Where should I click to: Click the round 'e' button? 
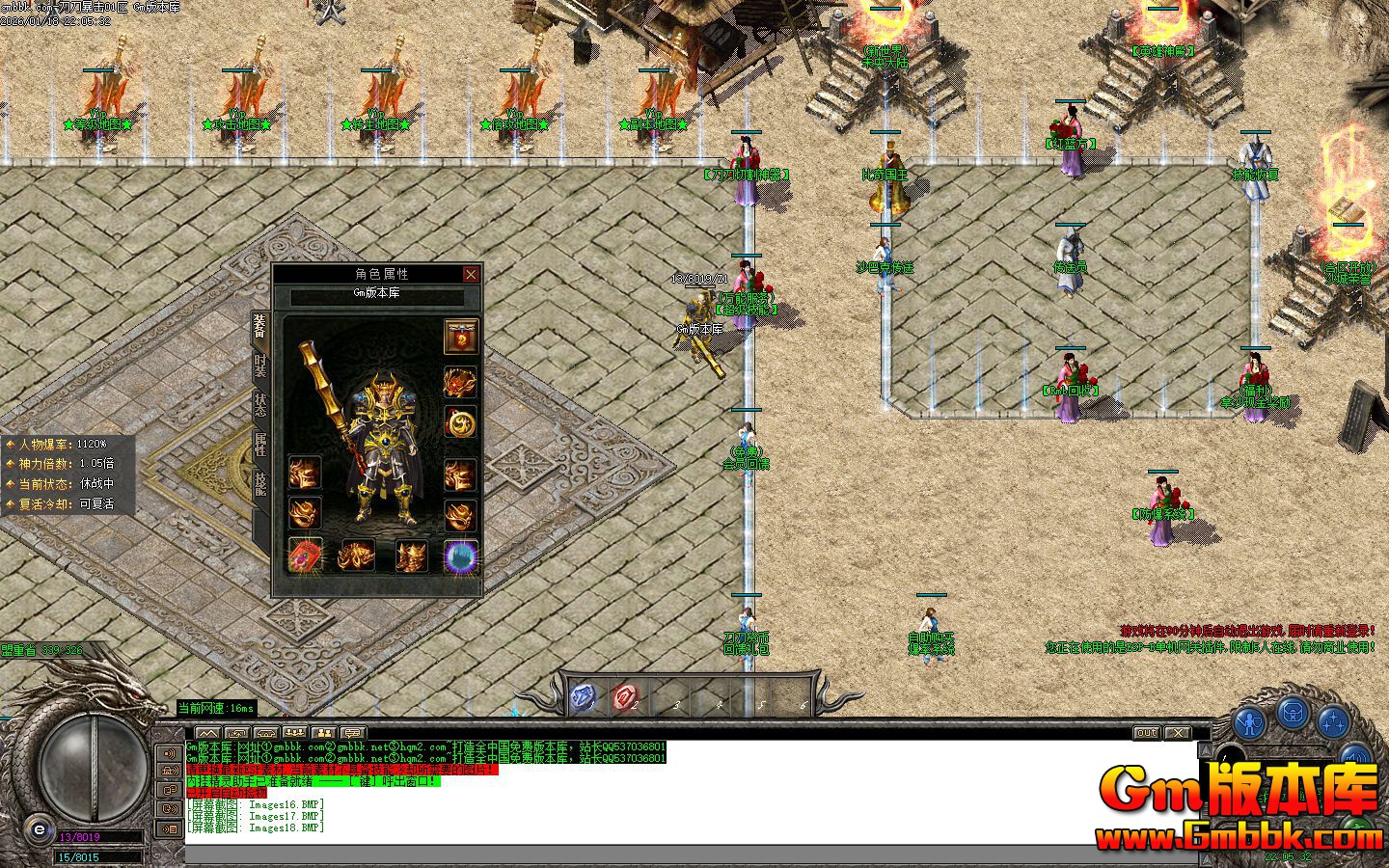coord(39,828)
